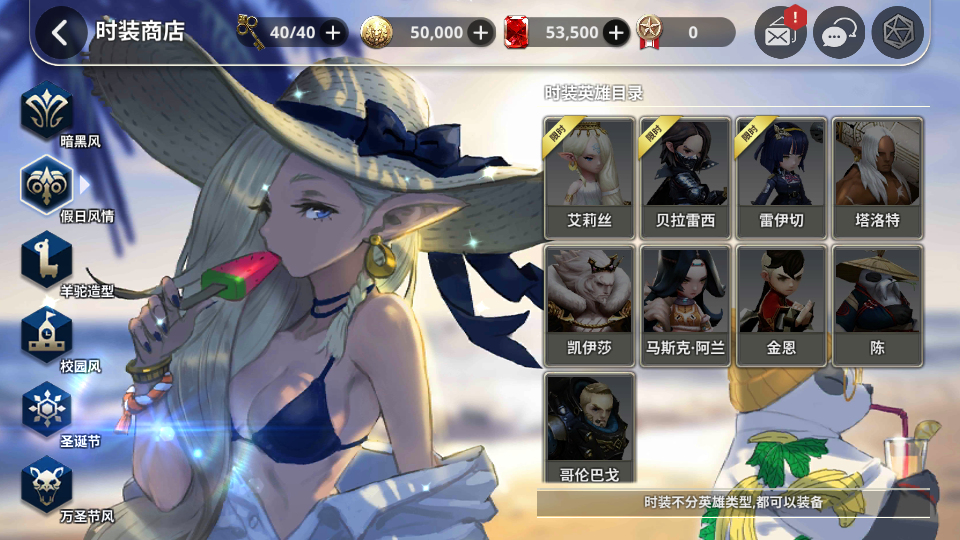960x540 pixels.
Task: Open the chat bubble icon
Action: point(838,33)
